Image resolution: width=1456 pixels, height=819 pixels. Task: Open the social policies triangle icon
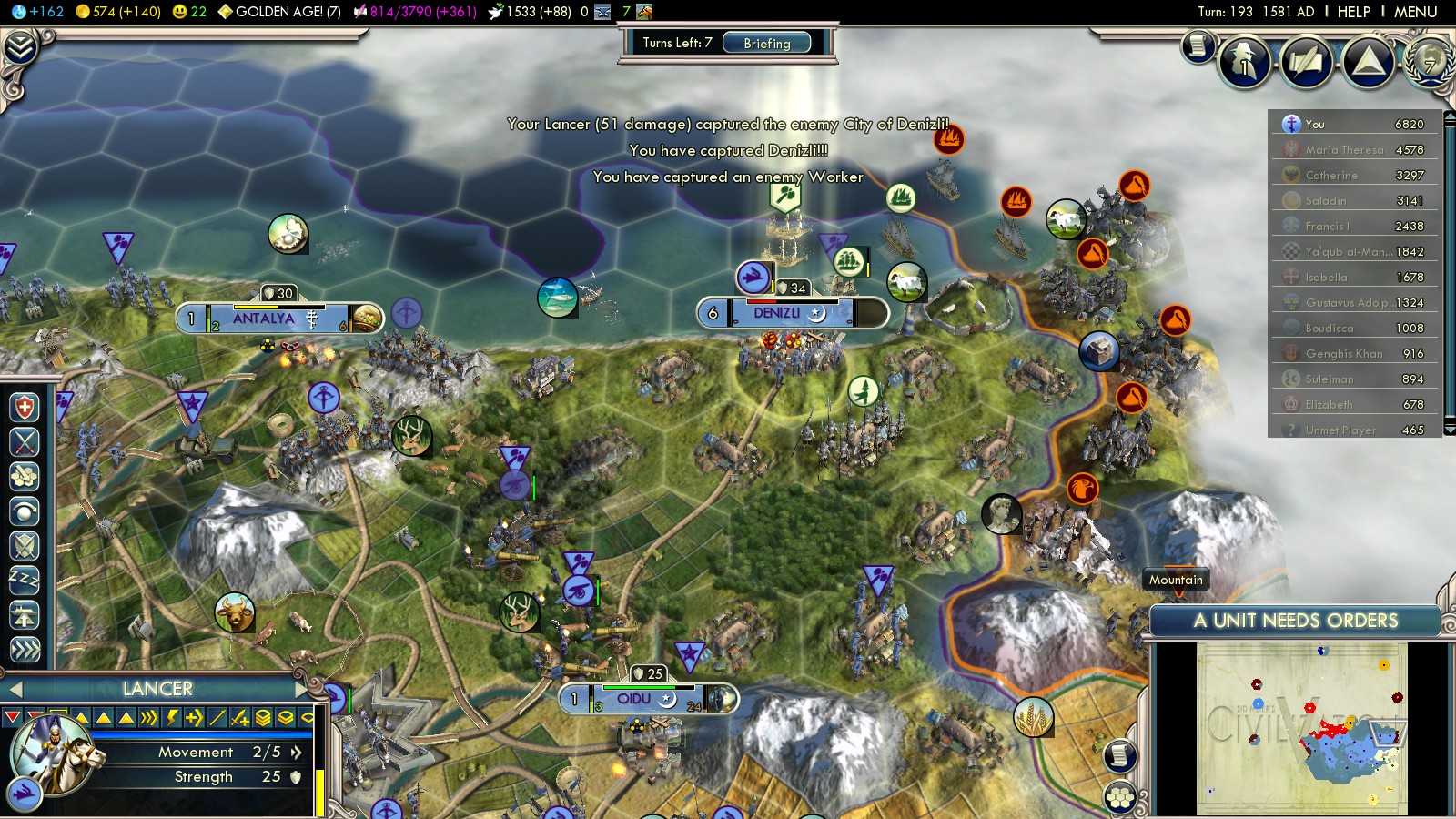click(x=1368, y=62)
